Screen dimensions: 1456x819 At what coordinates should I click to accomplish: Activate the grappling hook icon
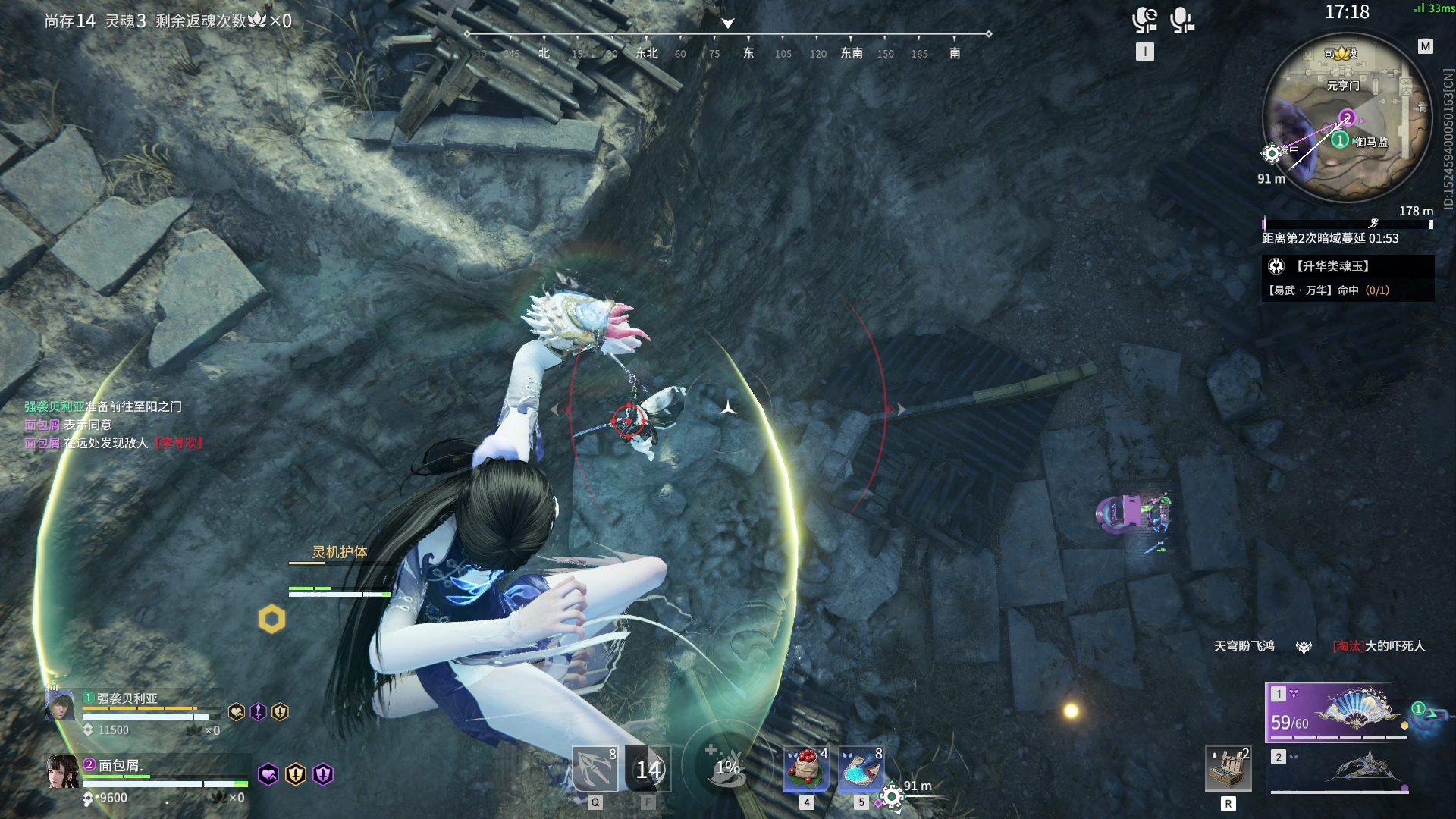(x=595, y=768)
